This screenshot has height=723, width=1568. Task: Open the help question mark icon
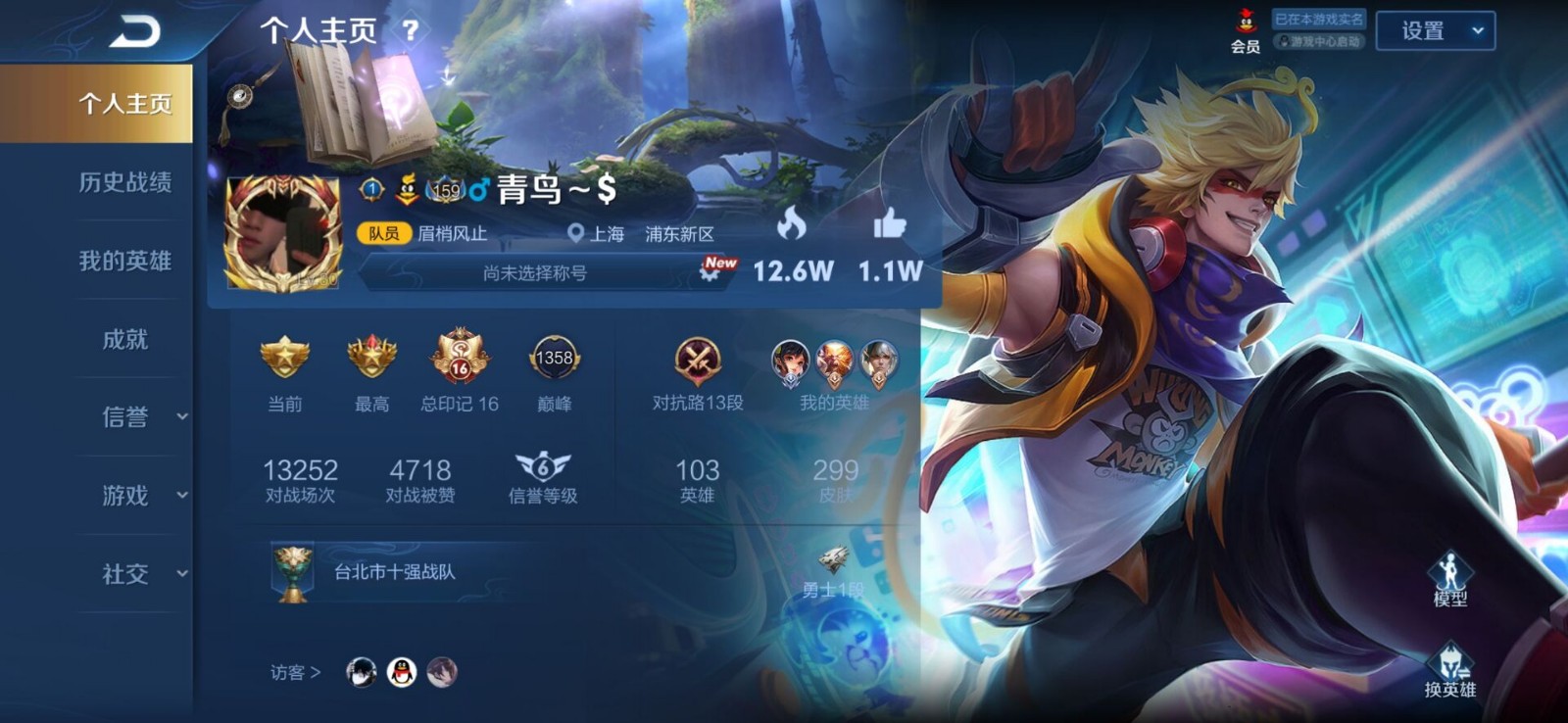pos(411,30)
